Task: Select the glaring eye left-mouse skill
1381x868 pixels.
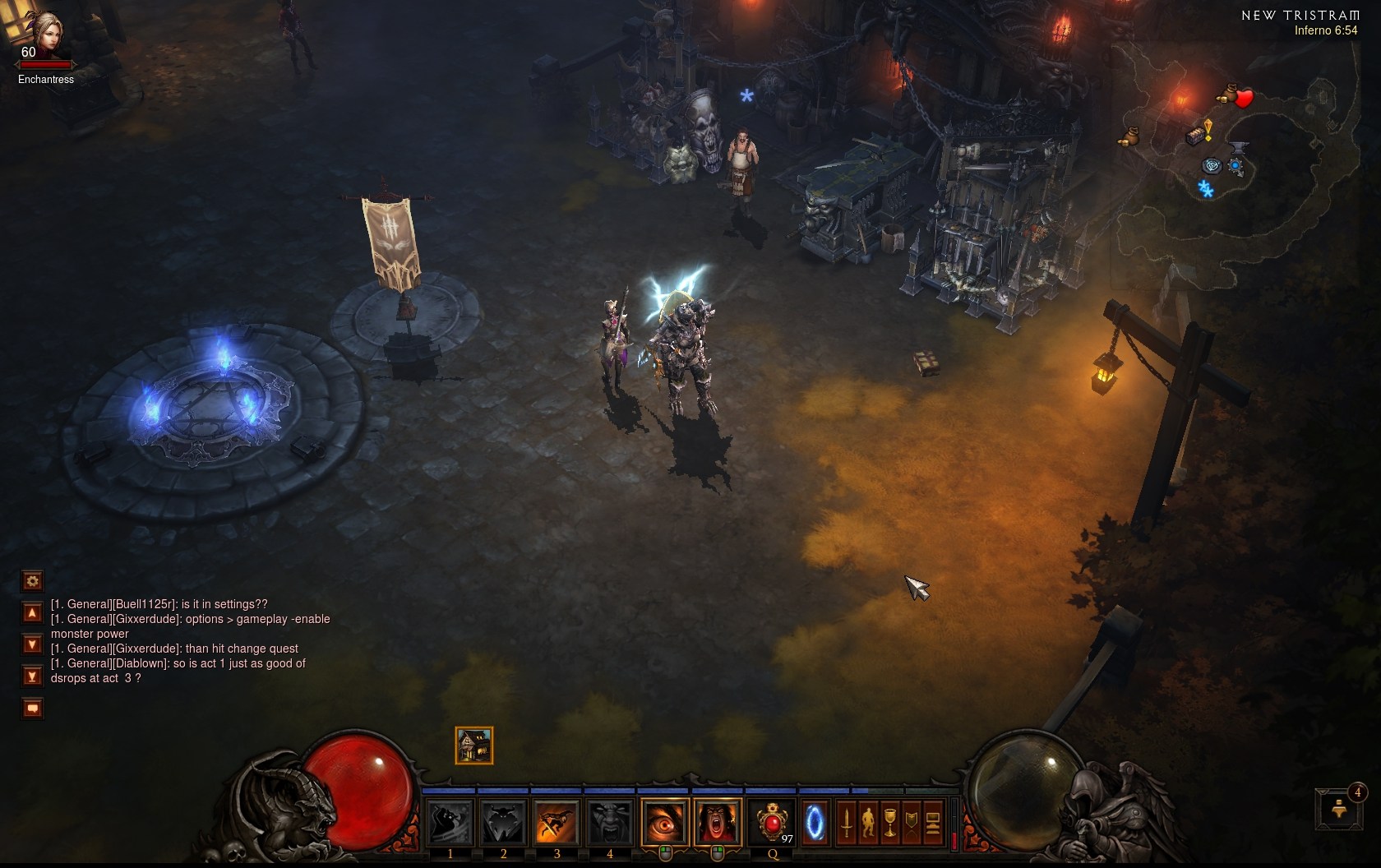Action: tap(664, 822)
